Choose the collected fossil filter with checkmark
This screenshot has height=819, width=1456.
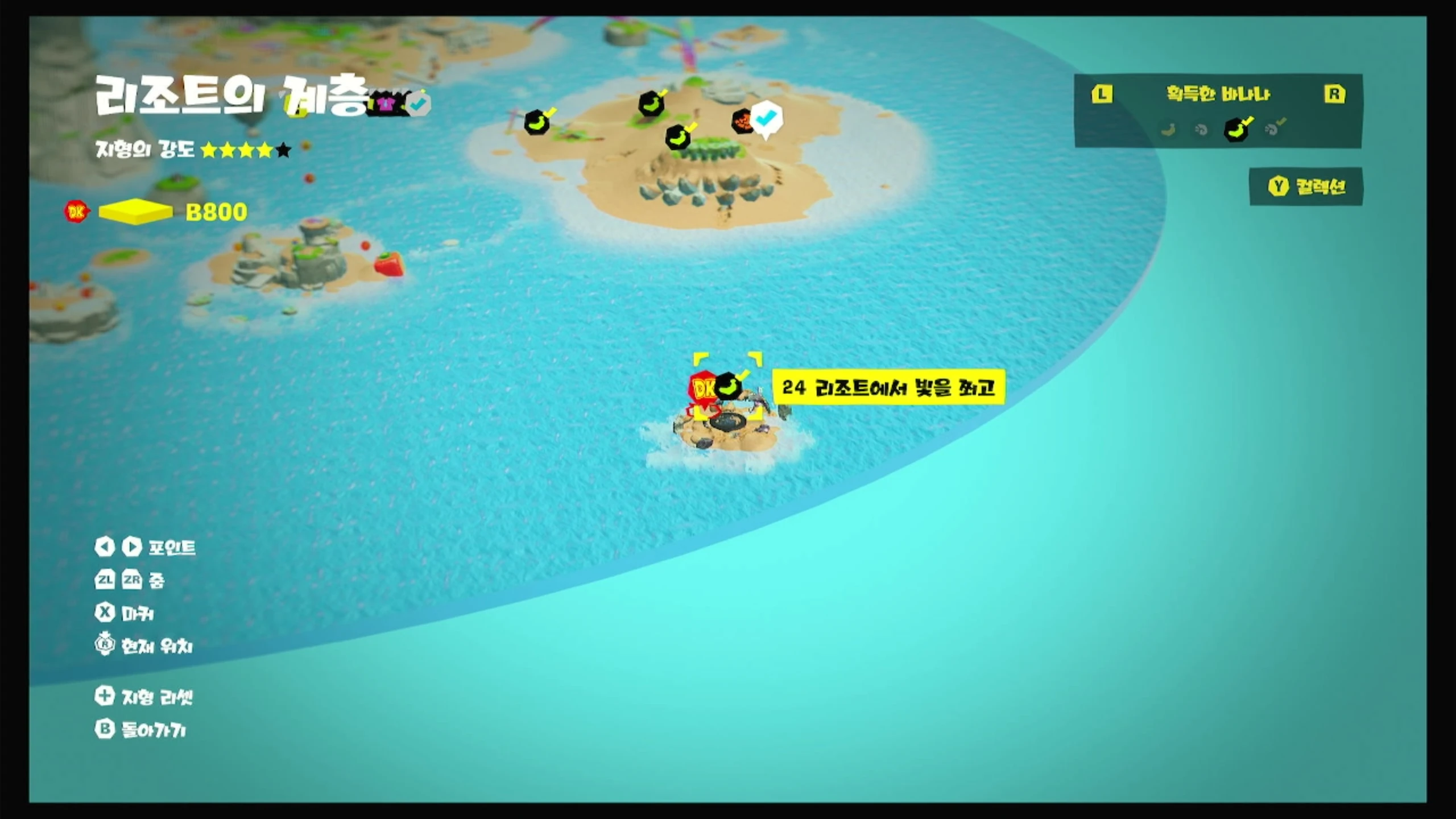click(1273, 129)
